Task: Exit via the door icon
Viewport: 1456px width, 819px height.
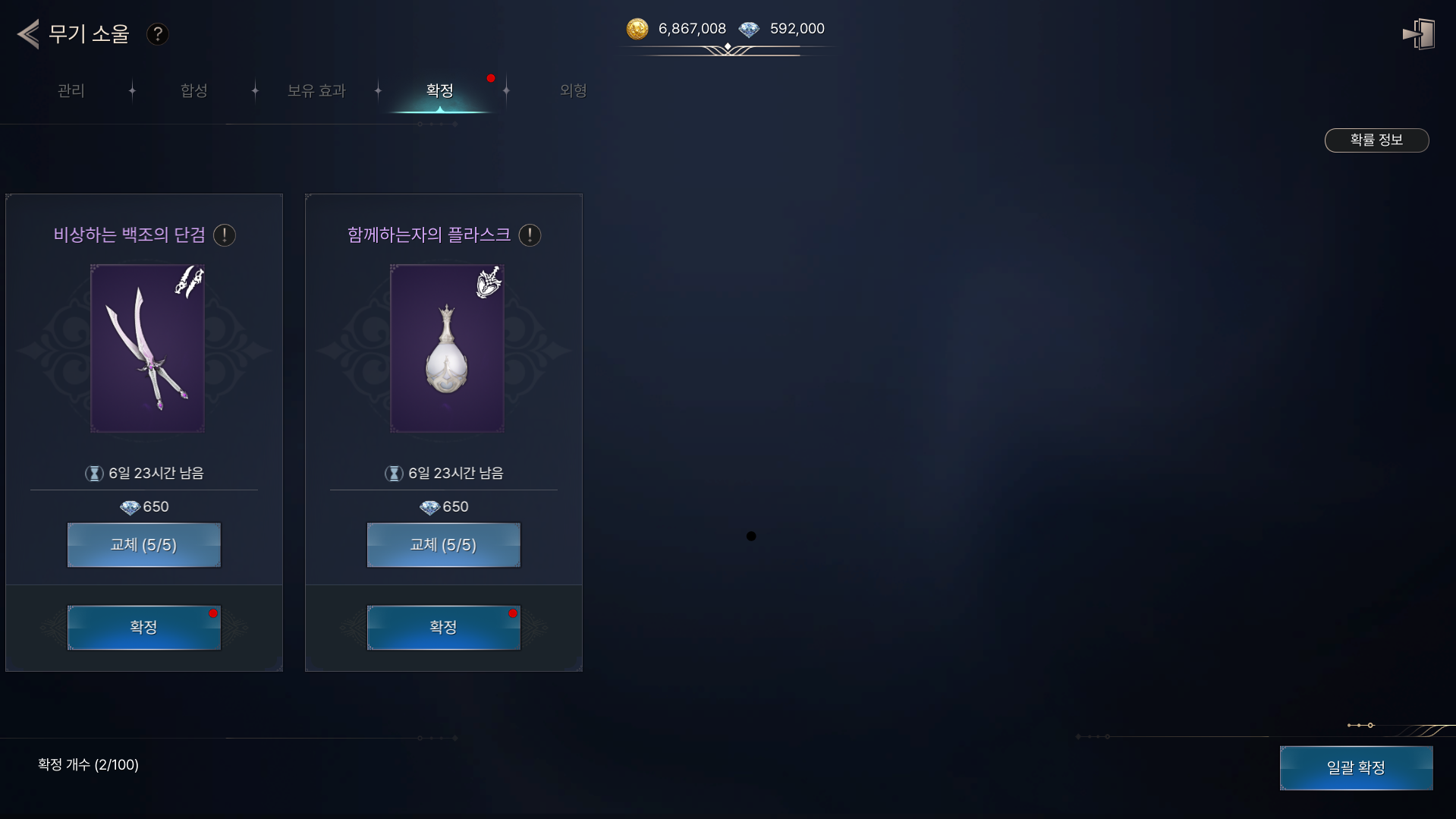Action: point(1418,34)
